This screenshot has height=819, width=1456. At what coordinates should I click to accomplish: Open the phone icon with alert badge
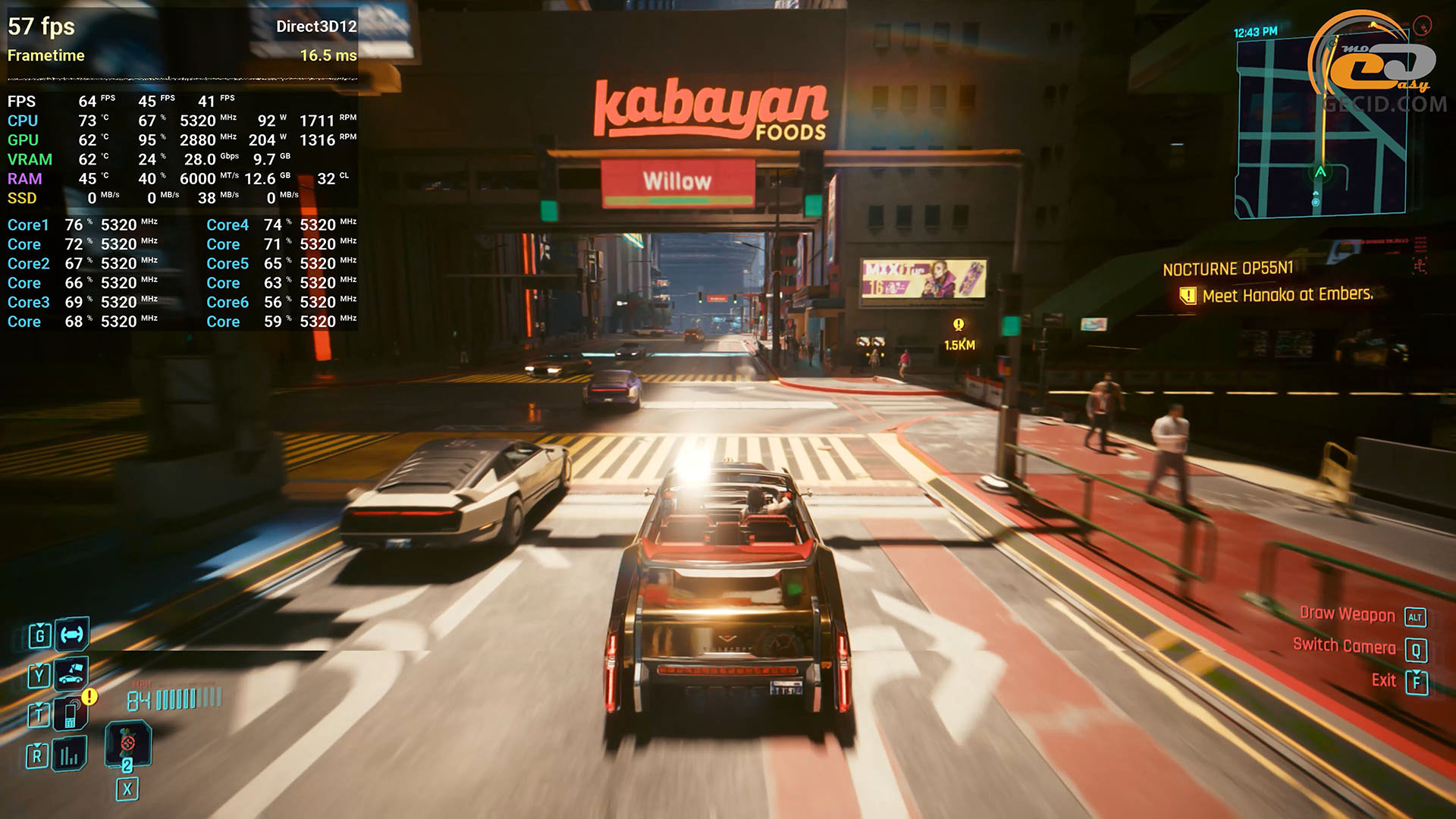(72, 714)
